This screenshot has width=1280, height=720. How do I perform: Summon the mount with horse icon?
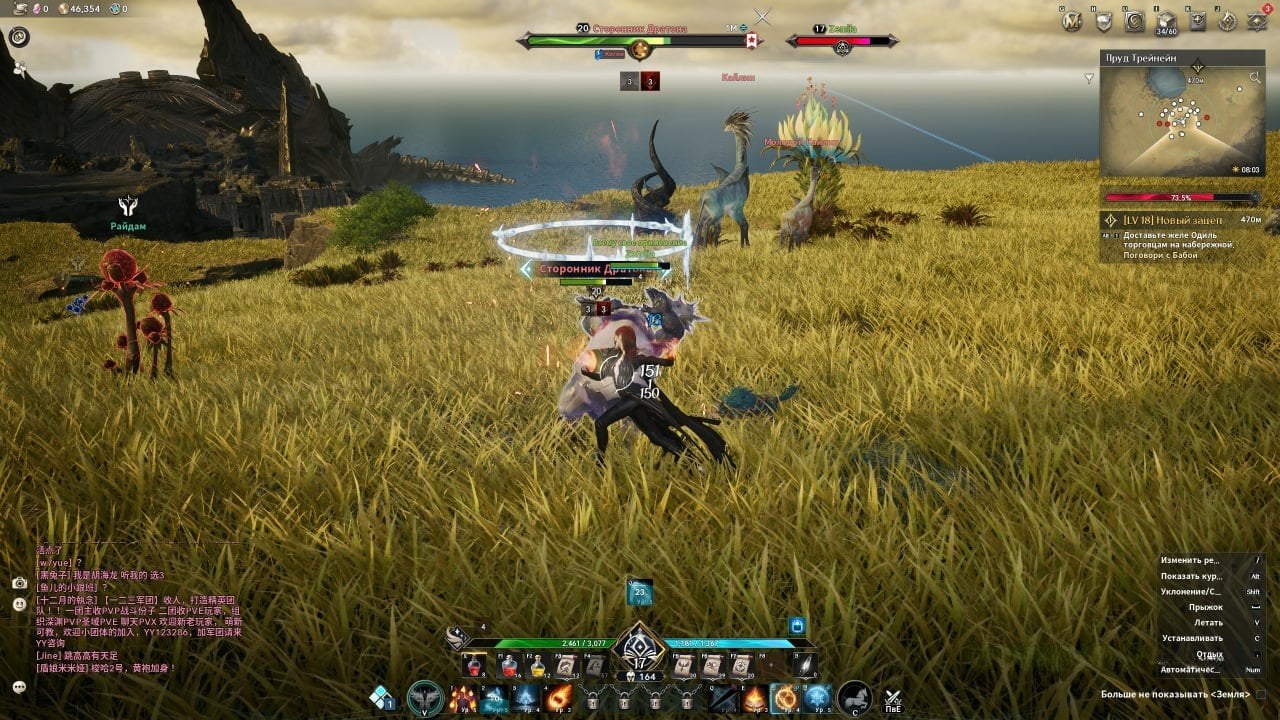point(854,697)
